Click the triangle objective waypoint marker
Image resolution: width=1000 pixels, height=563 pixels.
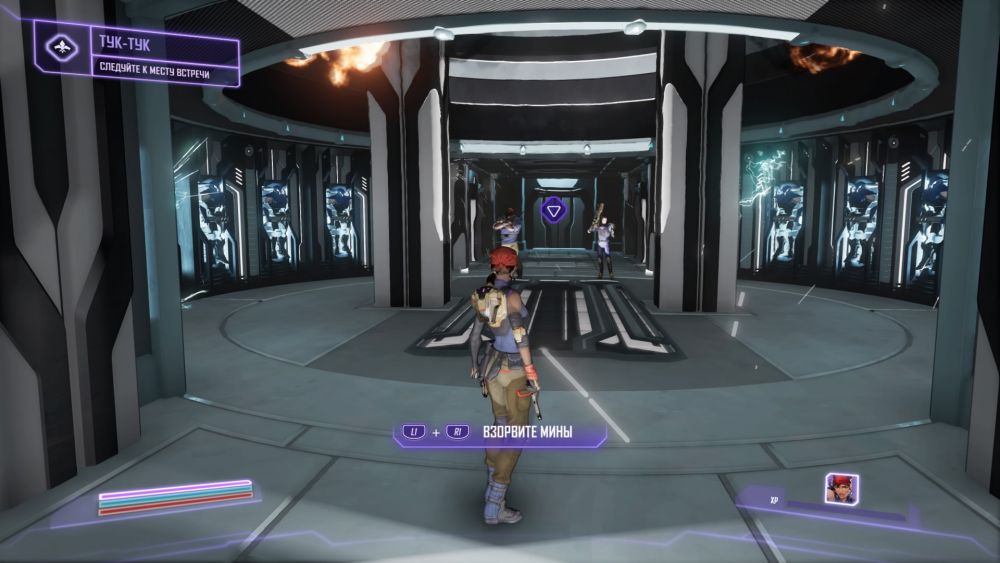[553, 210]
